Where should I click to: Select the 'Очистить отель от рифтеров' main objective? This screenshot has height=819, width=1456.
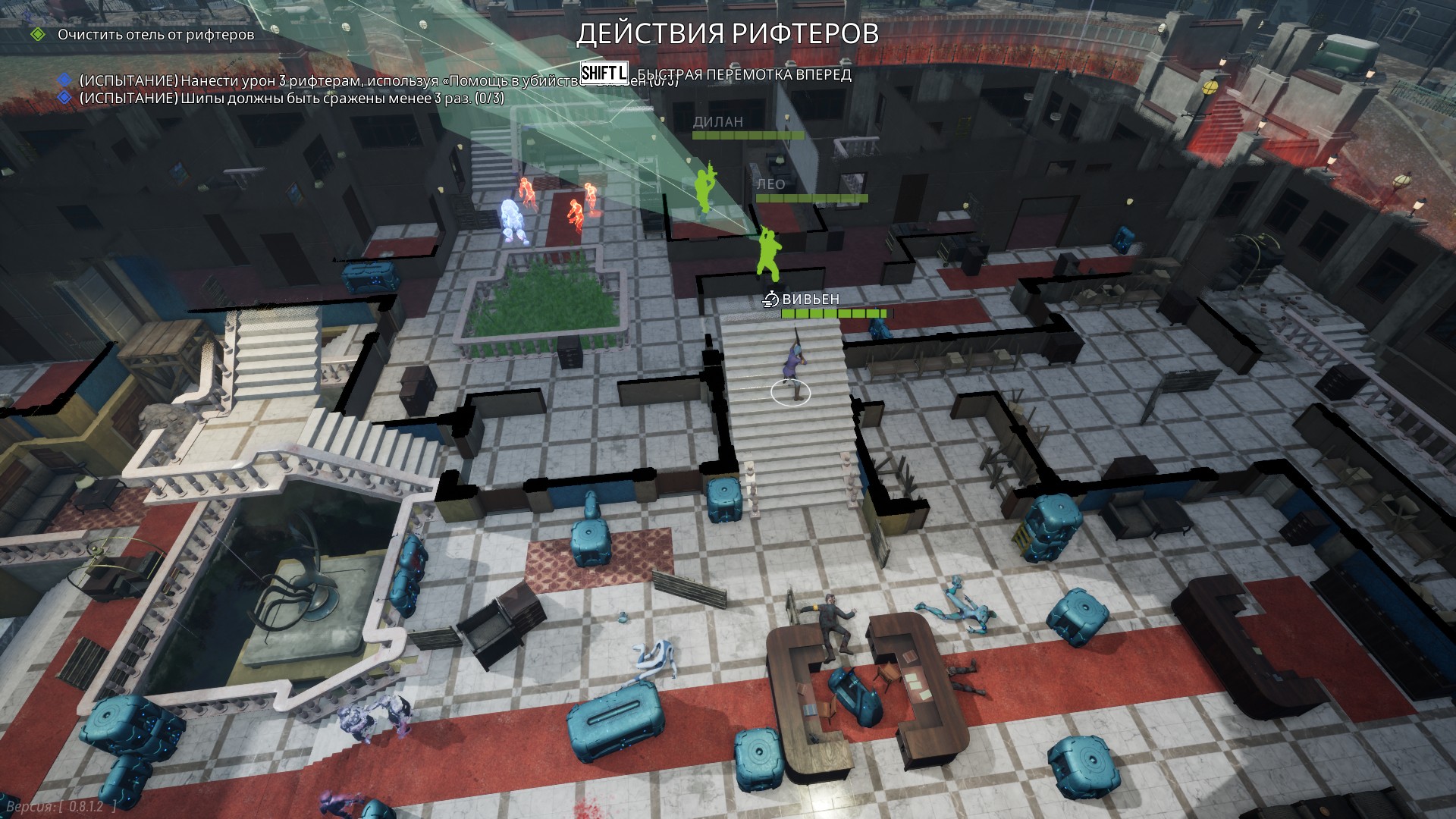155,35
